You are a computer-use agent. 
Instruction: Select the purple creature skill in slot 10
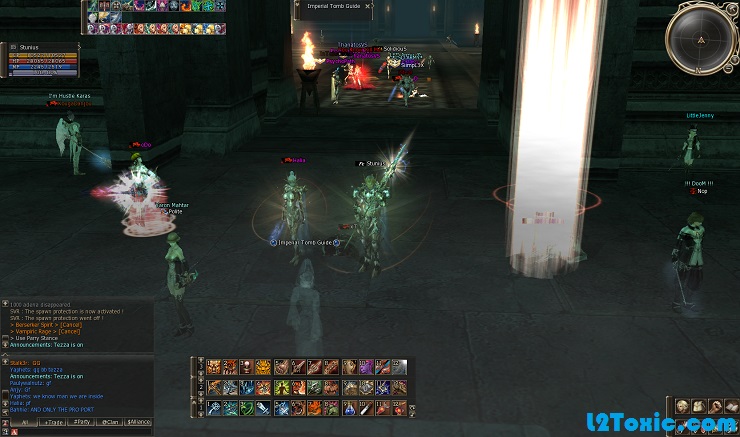coord(365,367)
